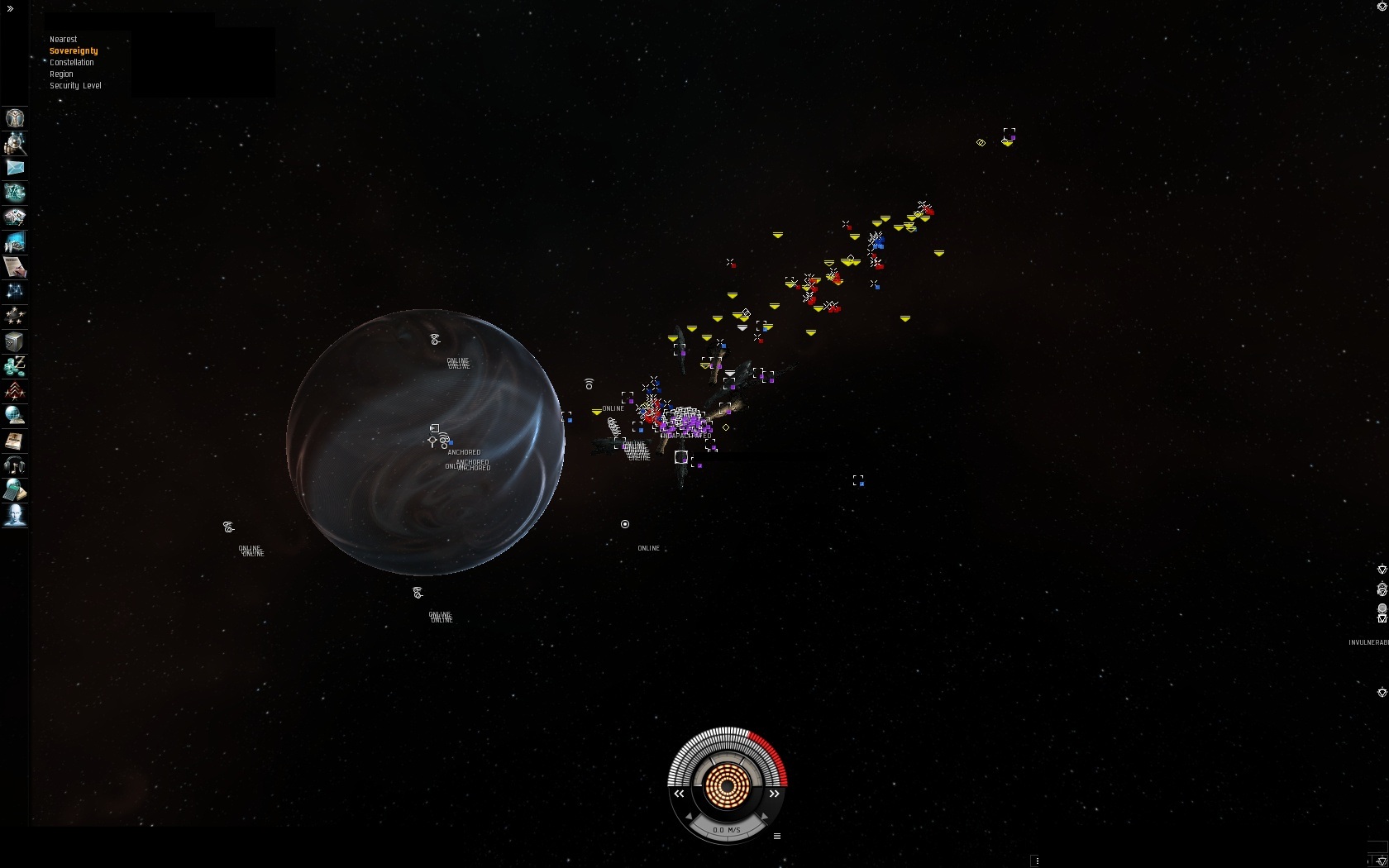Open the ship HUD options menu lines
This screenshot has width=1389, height=868.
(x=777, y=837)
